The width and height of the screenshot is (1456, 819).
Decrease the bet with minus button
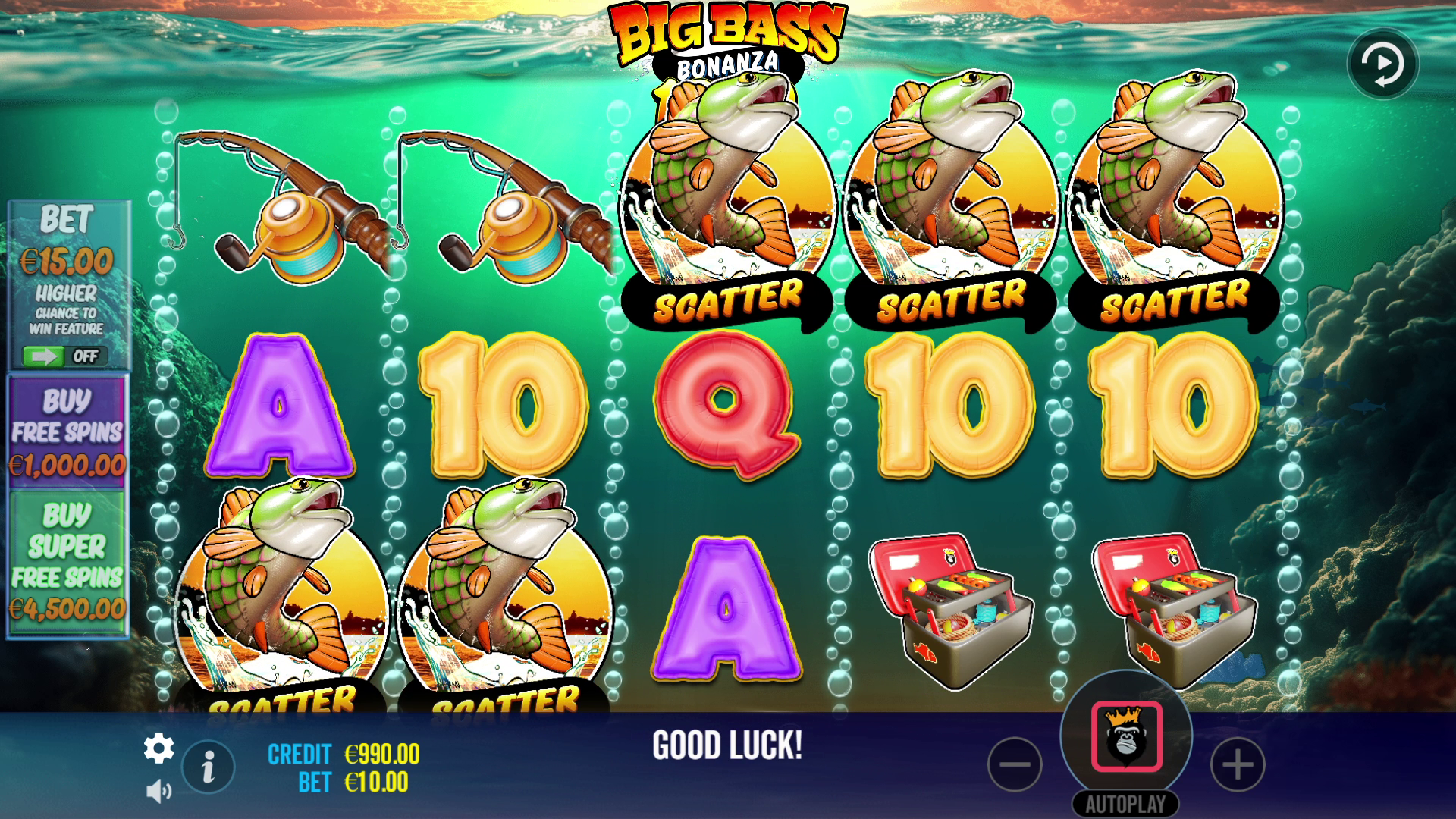[x=1015, y=764]
